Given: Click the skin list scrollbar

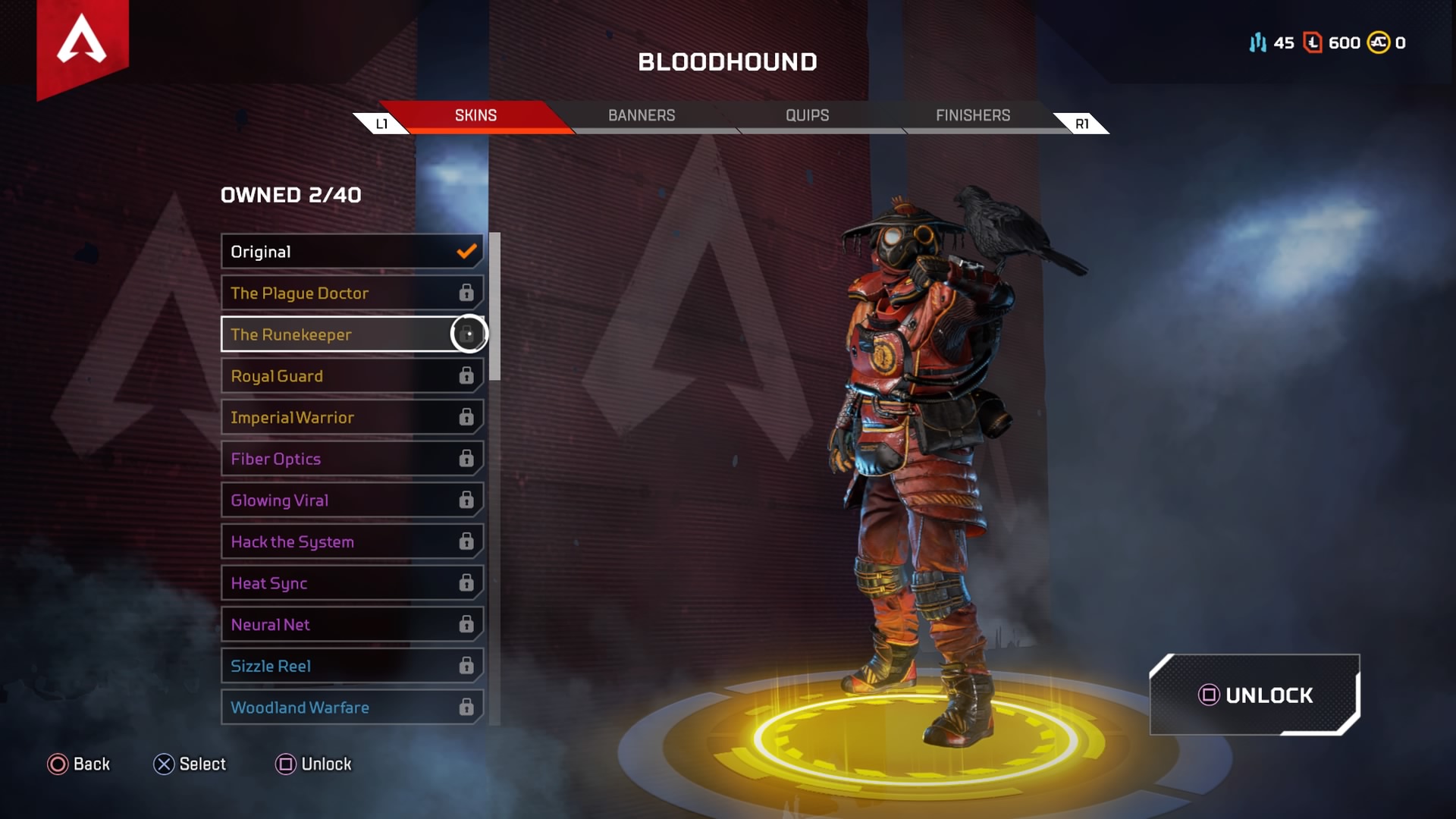Looking at the screenshot, I should point(495,306).
